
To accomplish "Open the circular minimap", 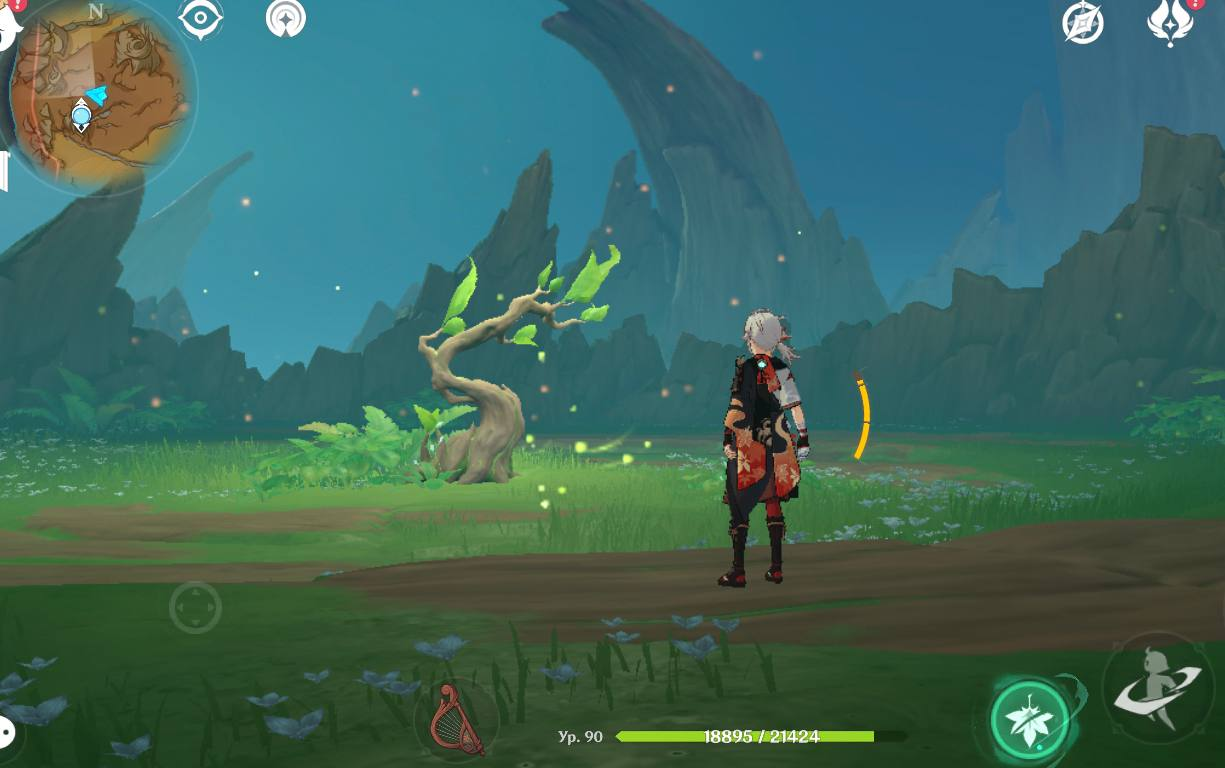I will tap(100, 97).
